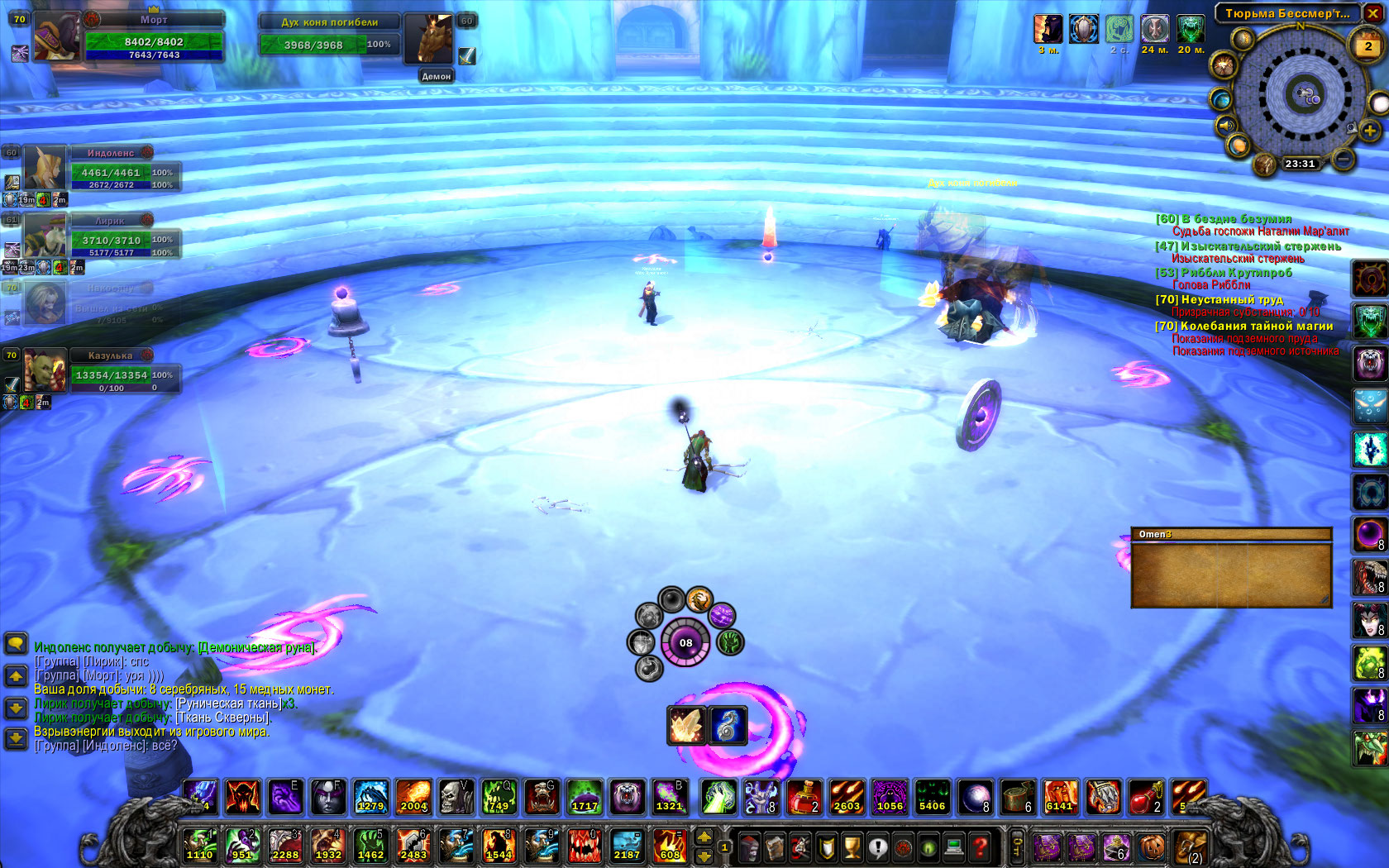Open the chat speech-bubble menu button

16,643
